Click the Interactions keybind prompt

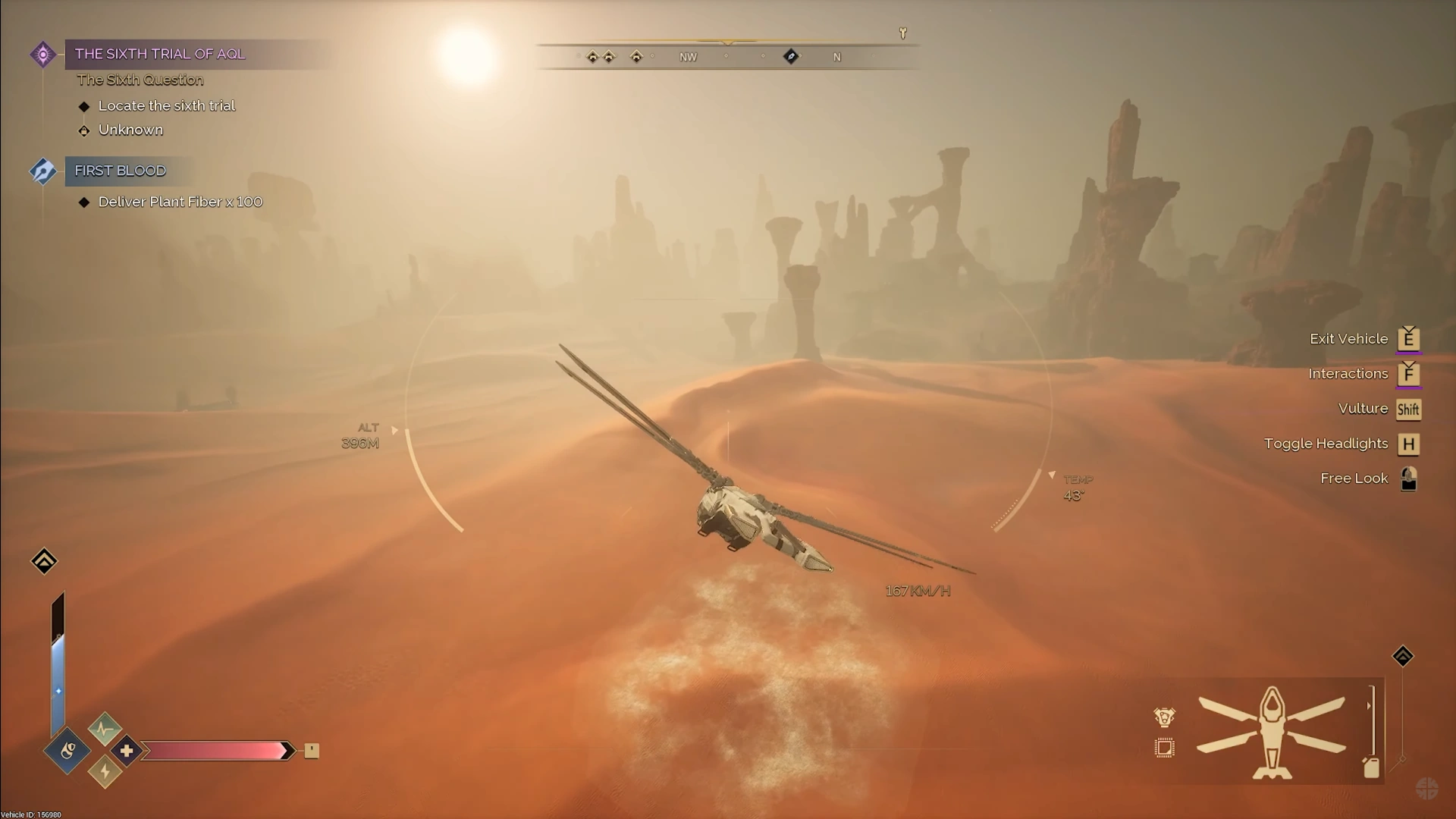[x=1408, y=374]
